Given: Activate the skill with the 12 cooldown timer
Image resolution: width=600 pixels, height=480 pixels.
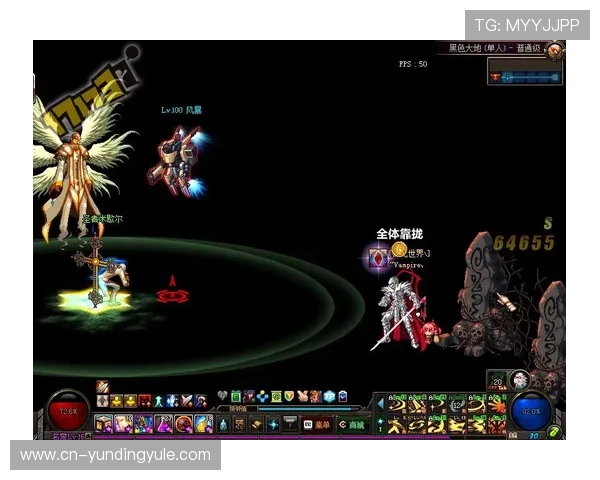Looking at the screenshot, I should click(457, 403).
